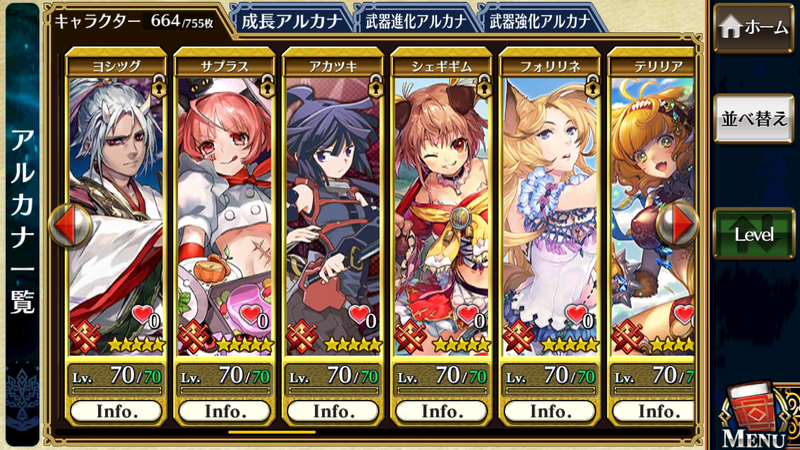This screenshot has height=450, width=800.
Task: Switch to the 成長アルカナ tab
Action: tap(290, 20)
